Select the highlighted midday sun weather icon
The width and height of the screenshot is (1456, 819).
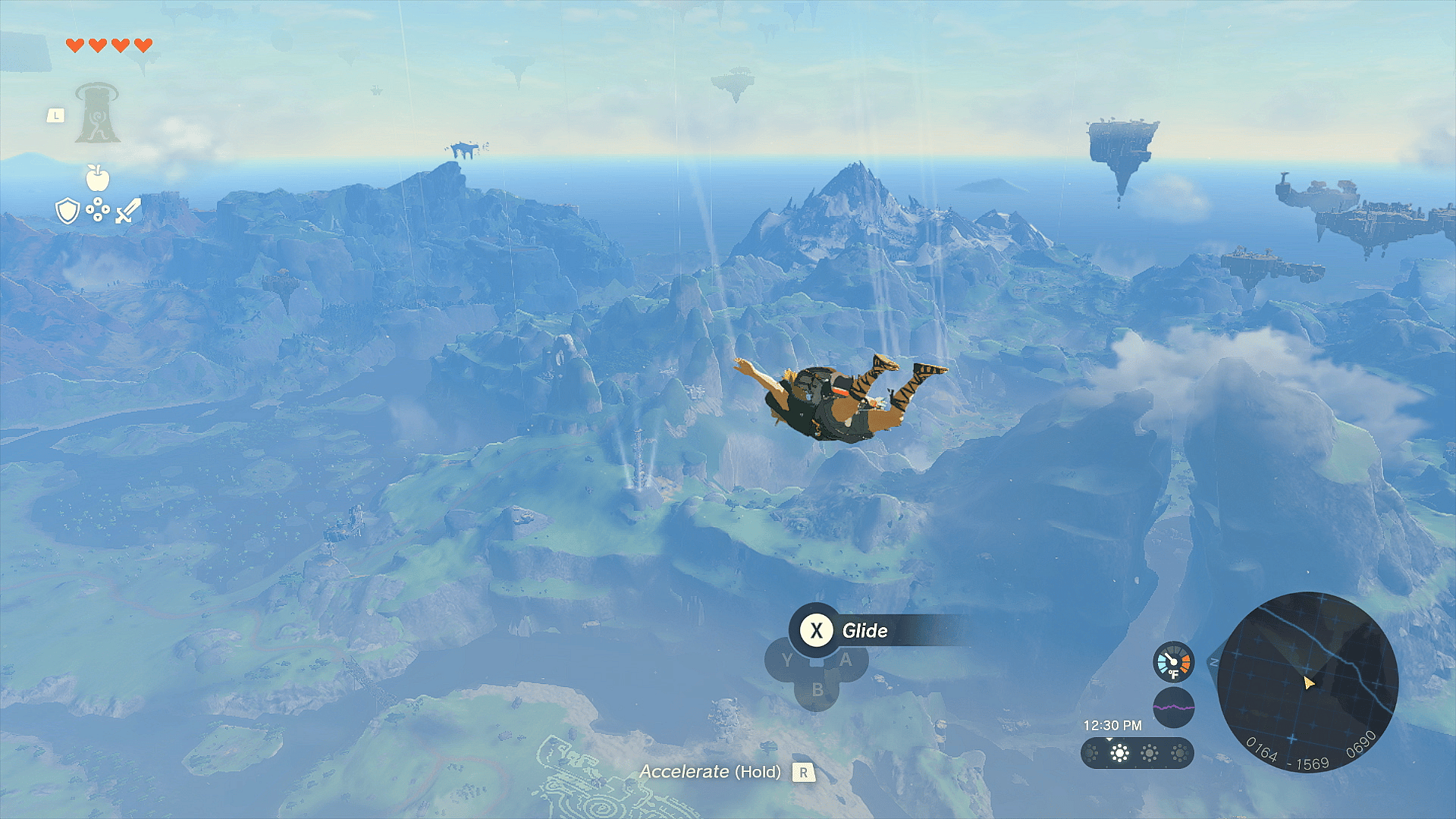pos(1119,752)
